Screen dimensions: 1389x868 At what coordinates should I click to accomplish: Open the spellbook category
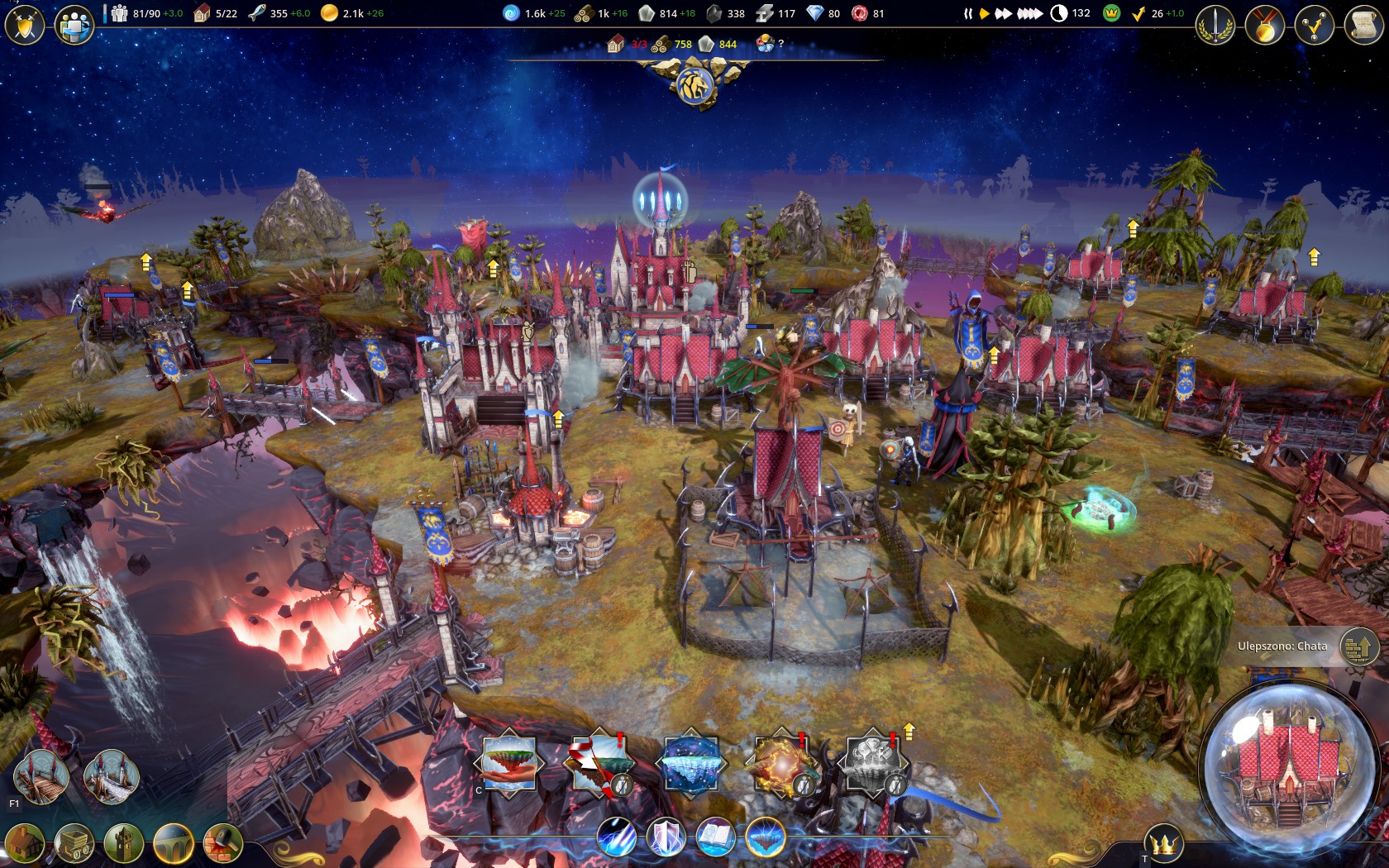coord(715,837)
